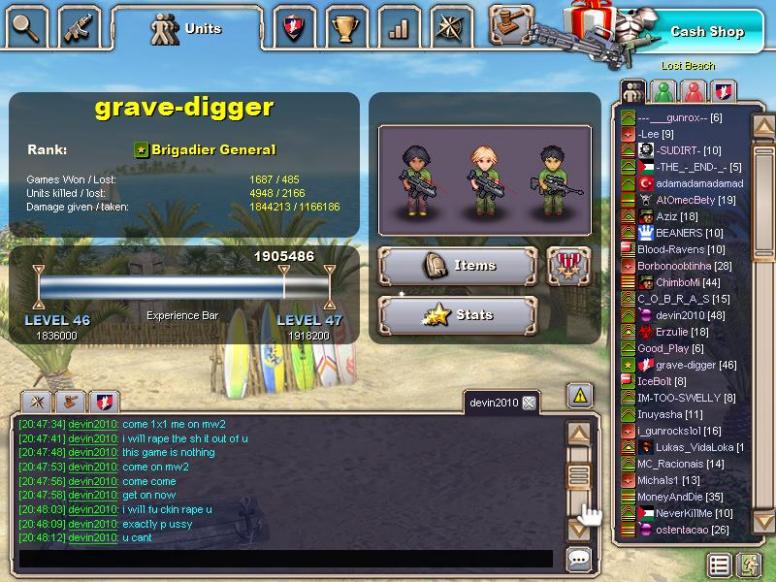Viewport: 776px width, 582px height.
Task: Close the devin2010 chat tab
Action: click(x=529, y=402)
